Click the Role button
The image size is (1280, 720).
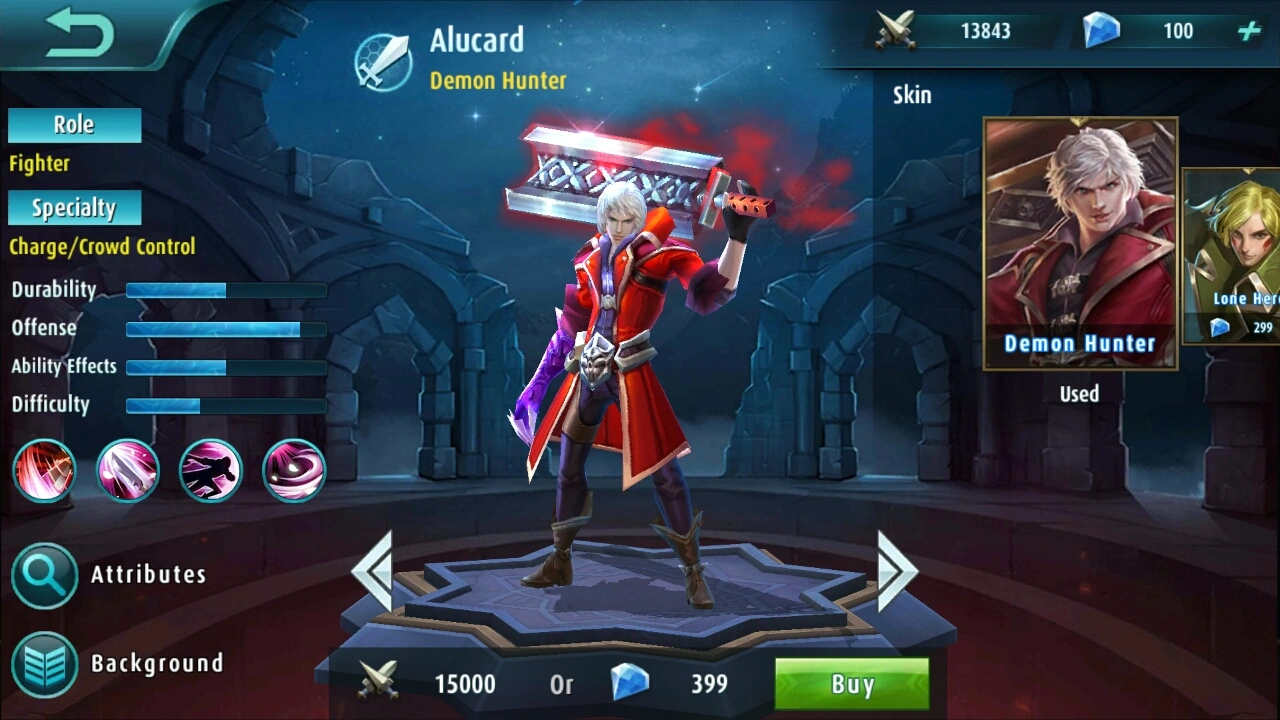click(x=73, y=124)
